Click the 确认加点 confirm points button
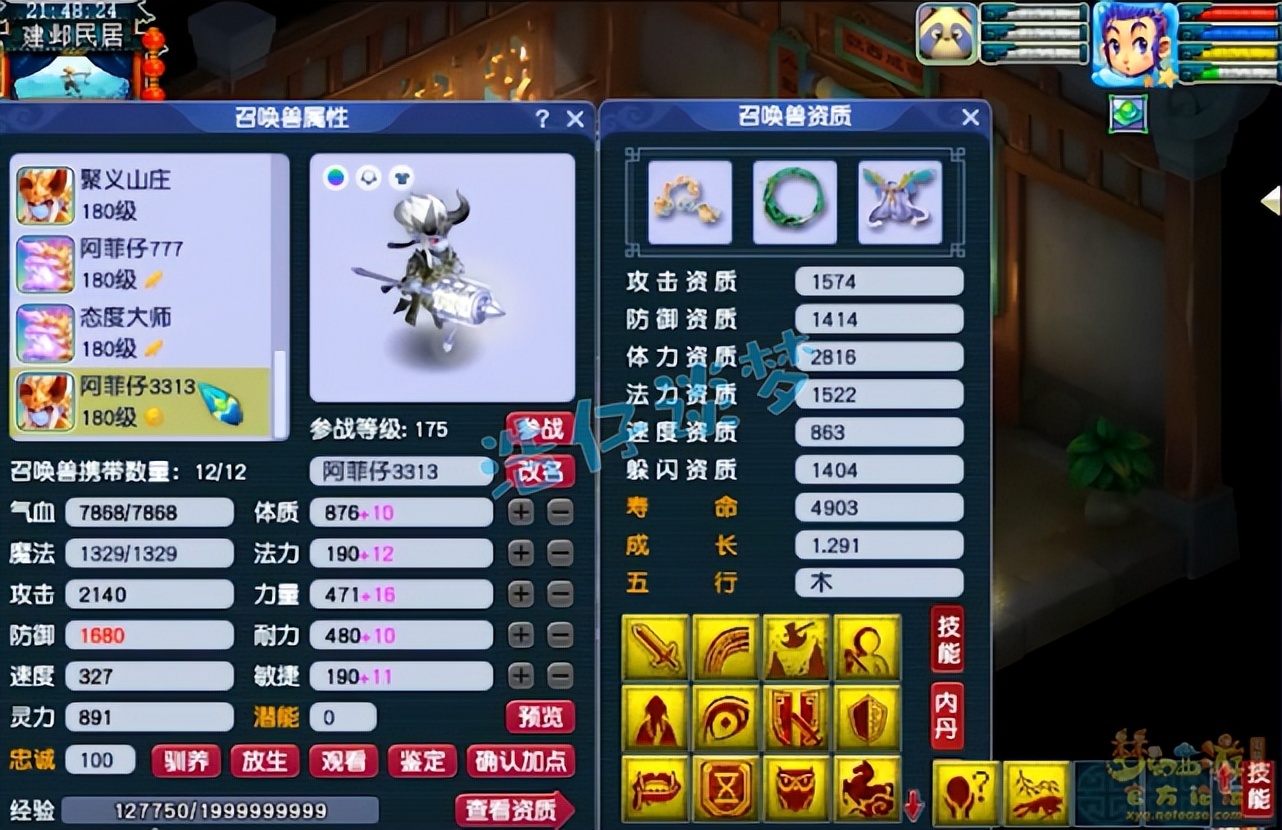Viewport: 1282px width, 830px height. coord(521,760)
